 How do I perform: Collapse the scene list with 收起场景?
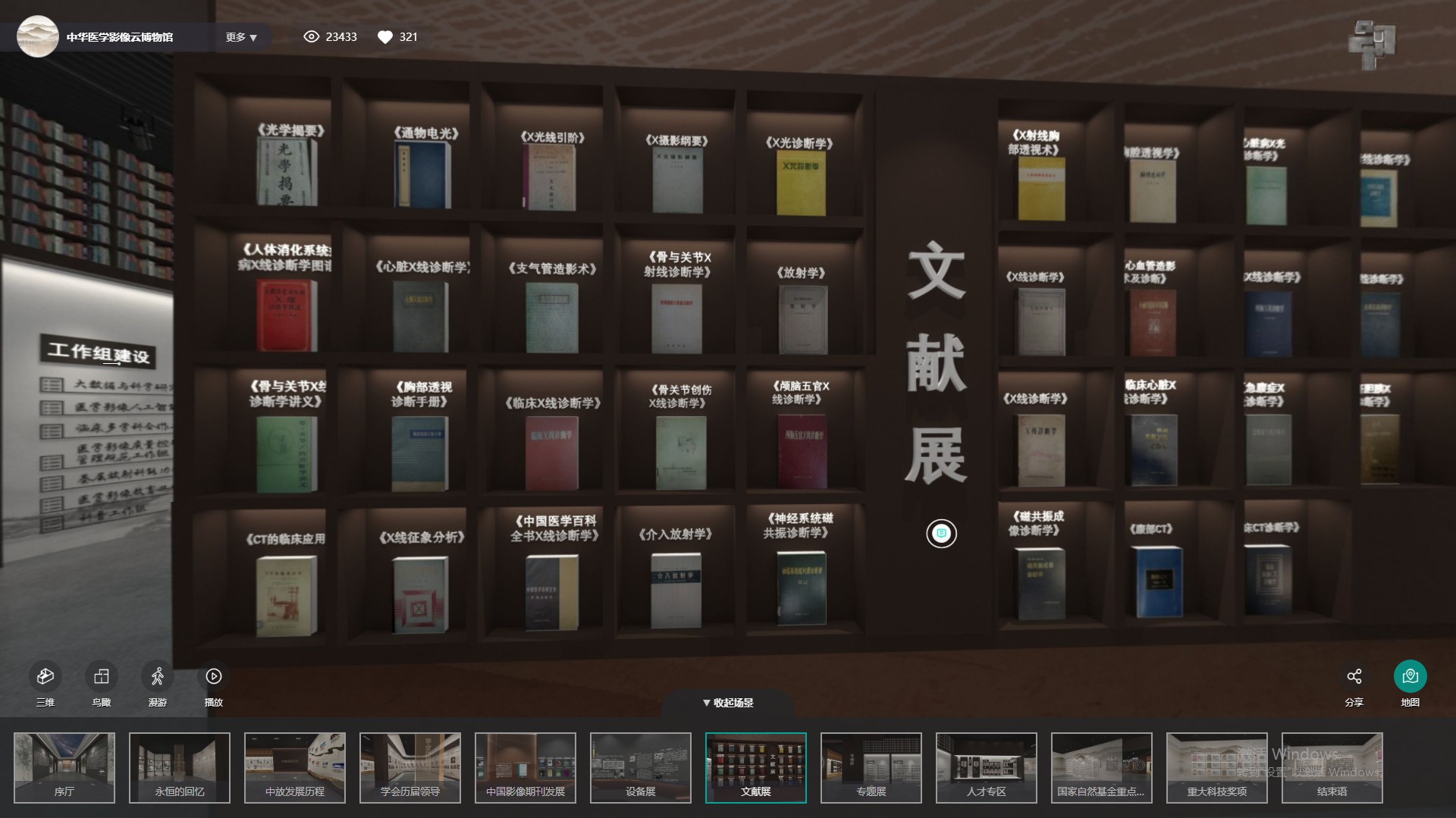(728, 703)
